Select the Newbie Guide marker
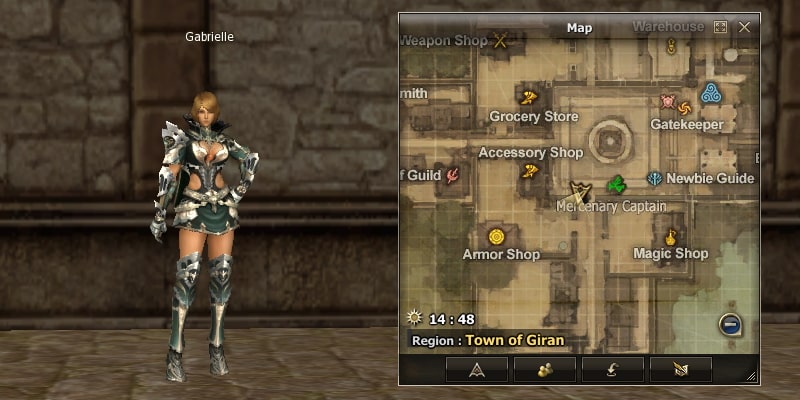This screenshot has width=800, height=400. [x=654, y=179]
